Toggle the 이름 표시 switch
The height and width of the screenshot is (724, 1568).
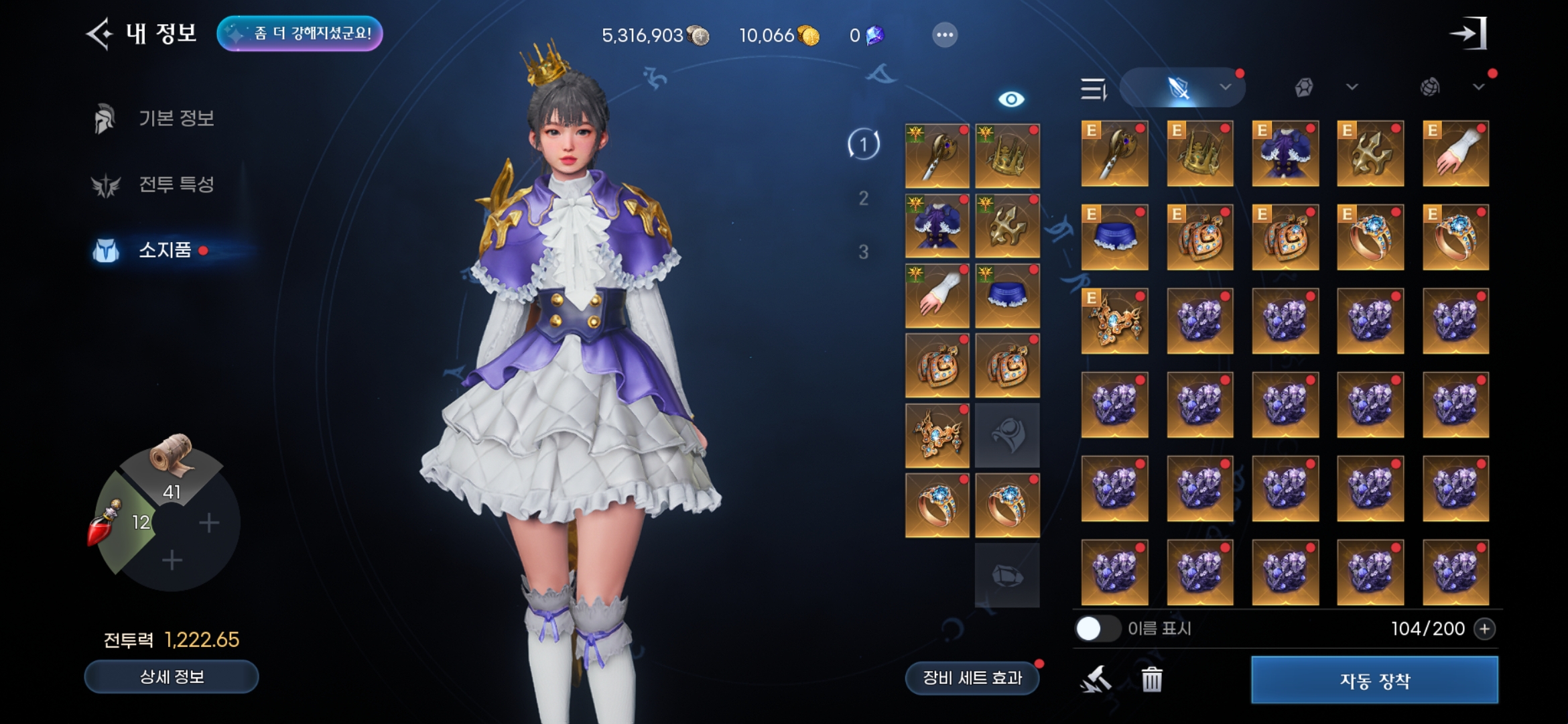(x=1096, y=629)
